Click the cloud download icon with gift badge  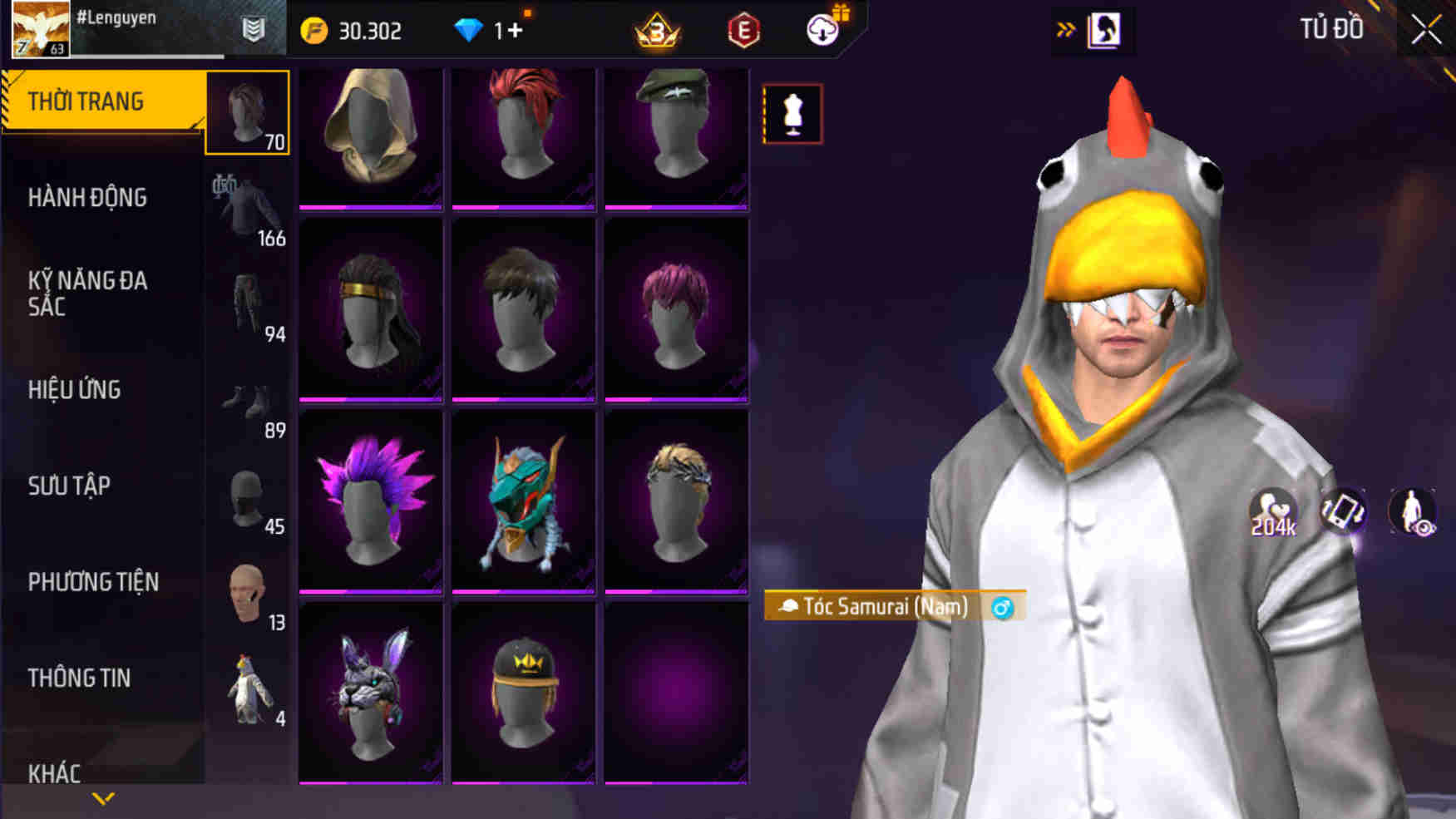tap(822, 30)
